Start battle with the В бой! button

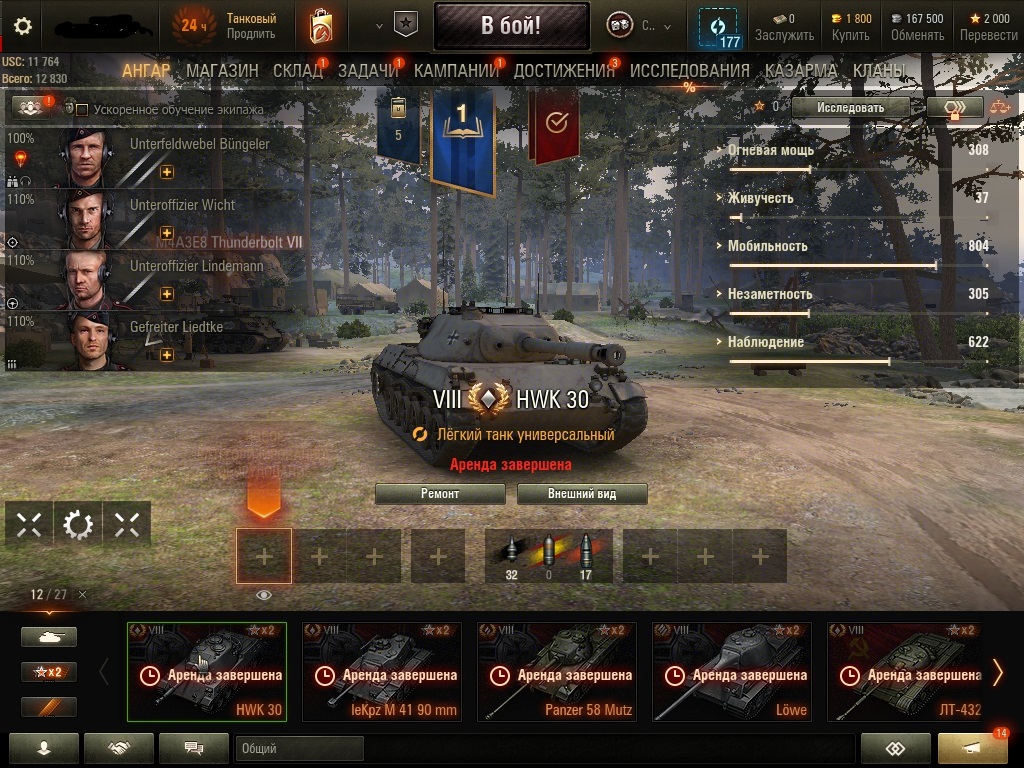511,26
